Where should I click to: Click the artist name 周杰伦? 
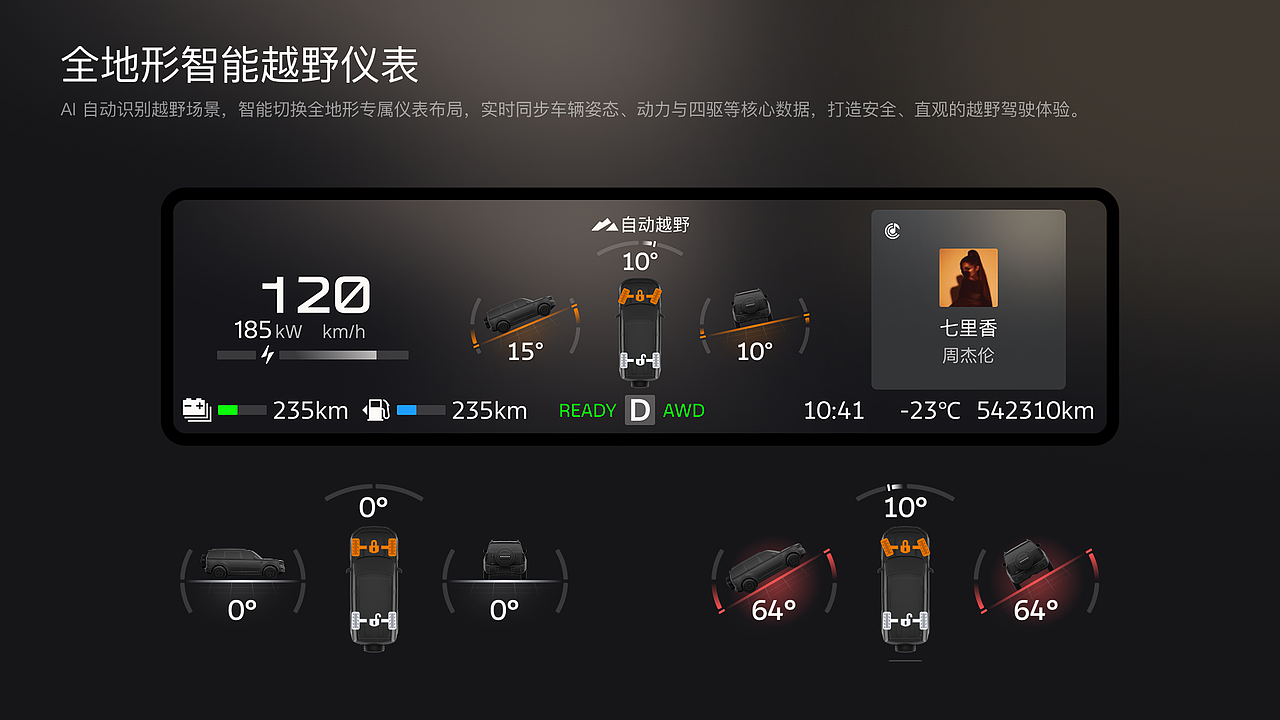[967, 355]
